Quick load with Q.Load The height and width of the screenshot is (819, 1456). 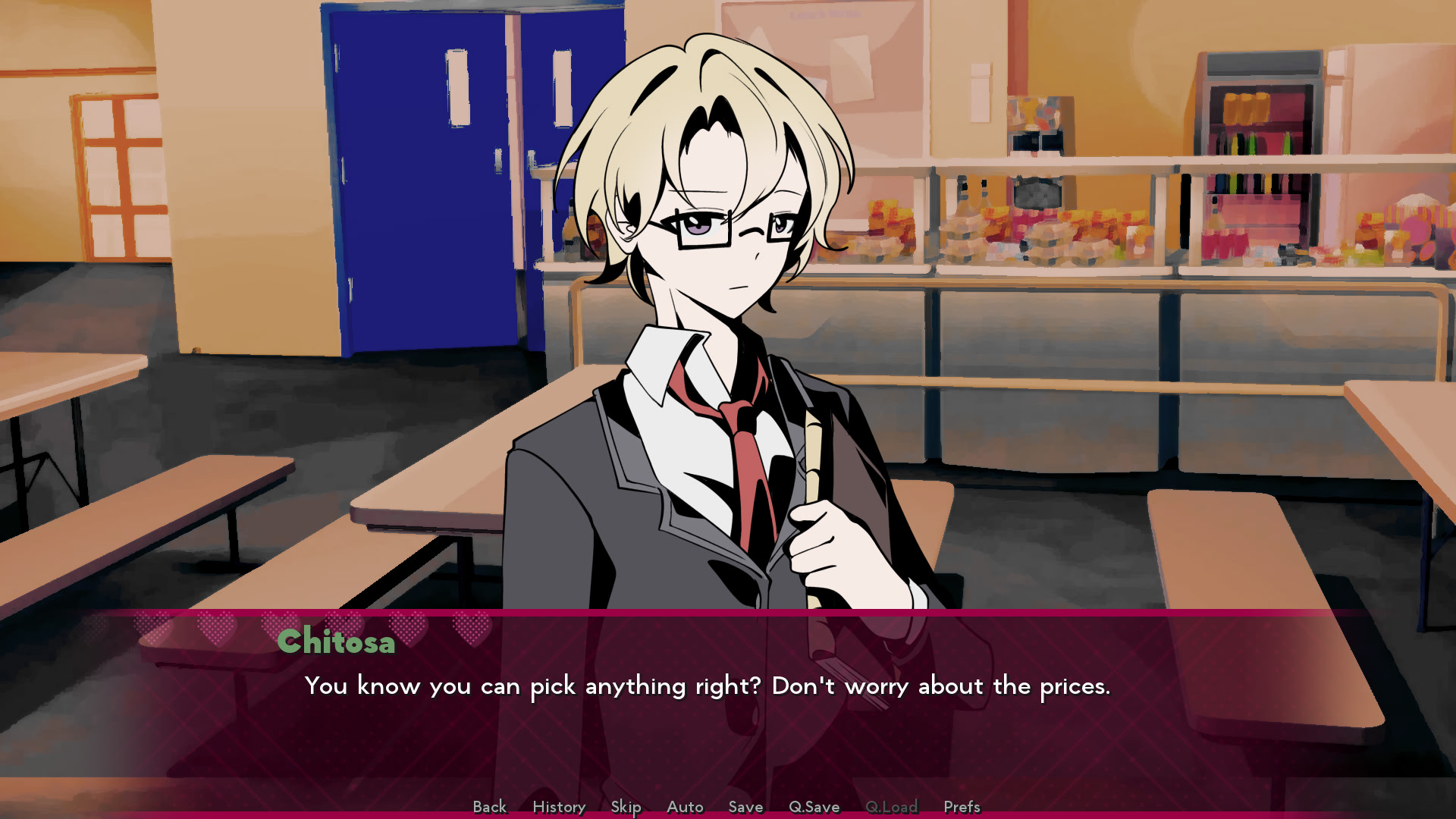coord(891,807)
